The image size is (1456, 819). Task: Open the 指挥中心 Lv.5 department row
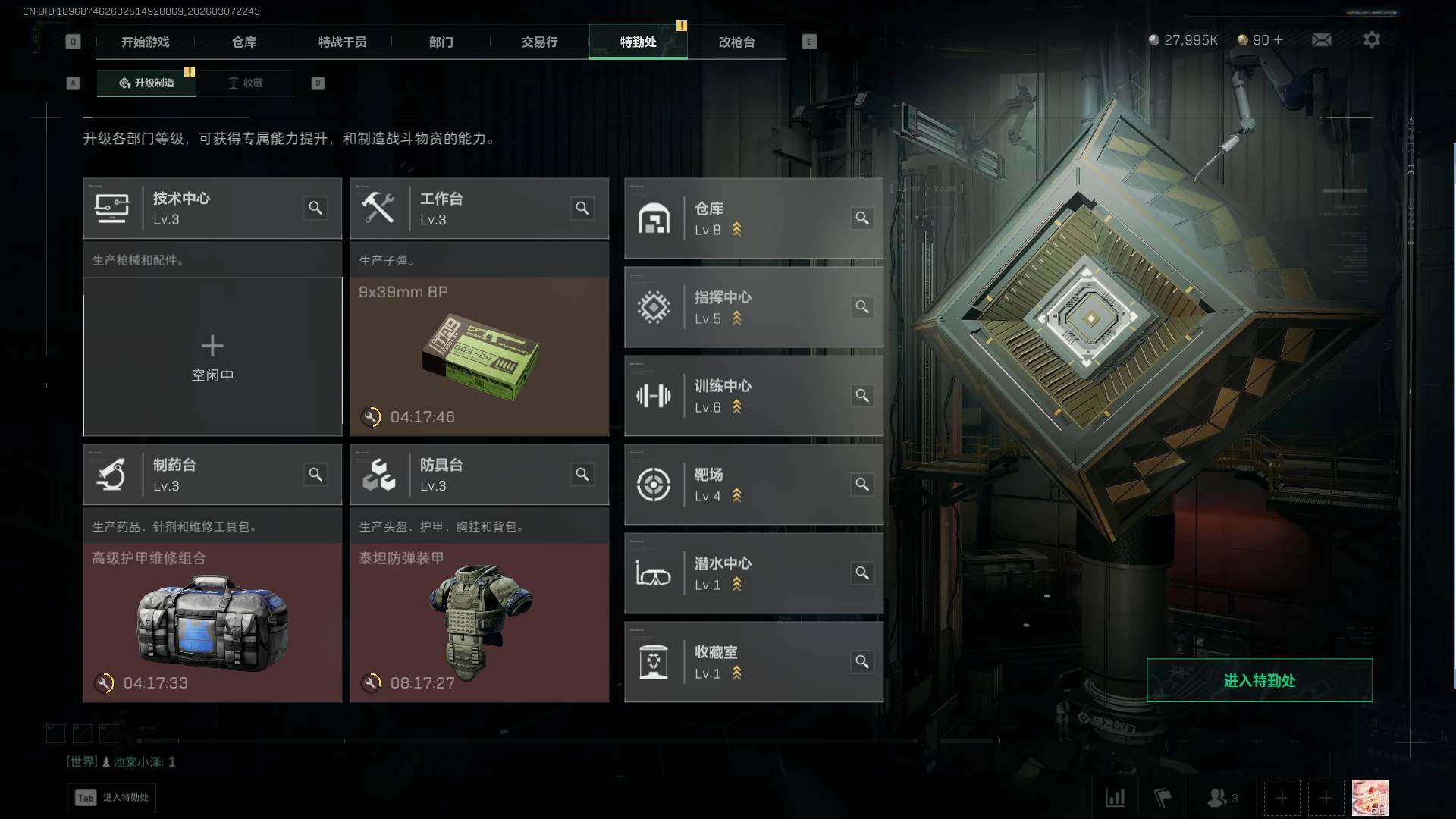point(753,307)
